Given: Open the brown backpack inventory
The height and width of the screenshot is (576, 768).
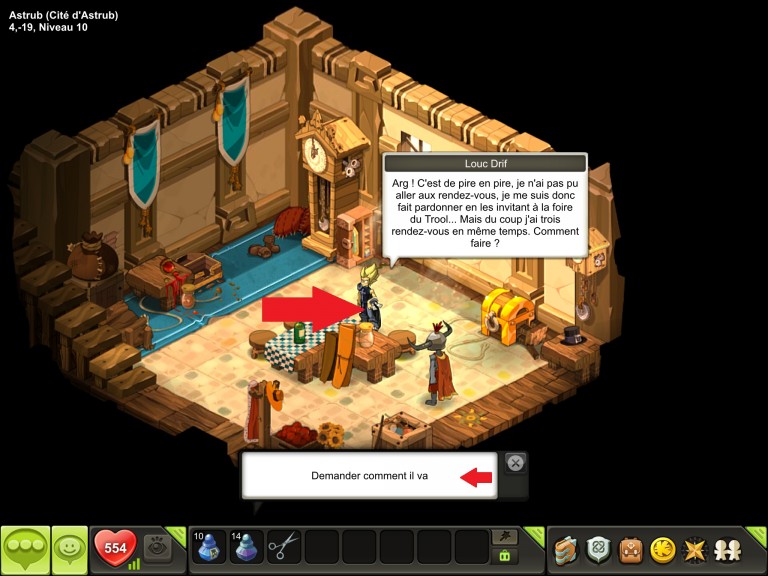Looking at the screenshot, I should click(x=630, y=549).
